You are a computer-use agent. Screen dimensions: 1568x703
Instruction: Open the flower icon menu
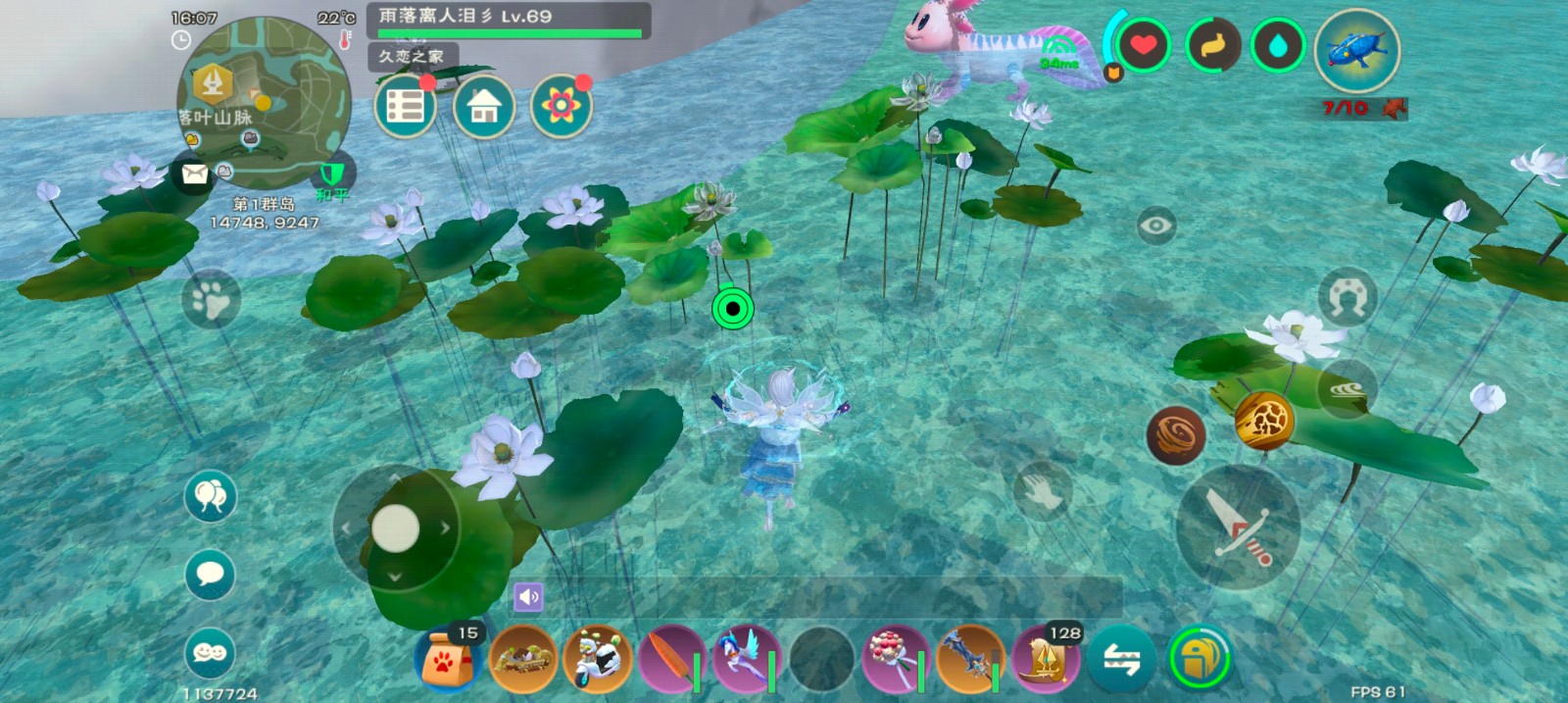pyautogui.click(x=561, y=106)
